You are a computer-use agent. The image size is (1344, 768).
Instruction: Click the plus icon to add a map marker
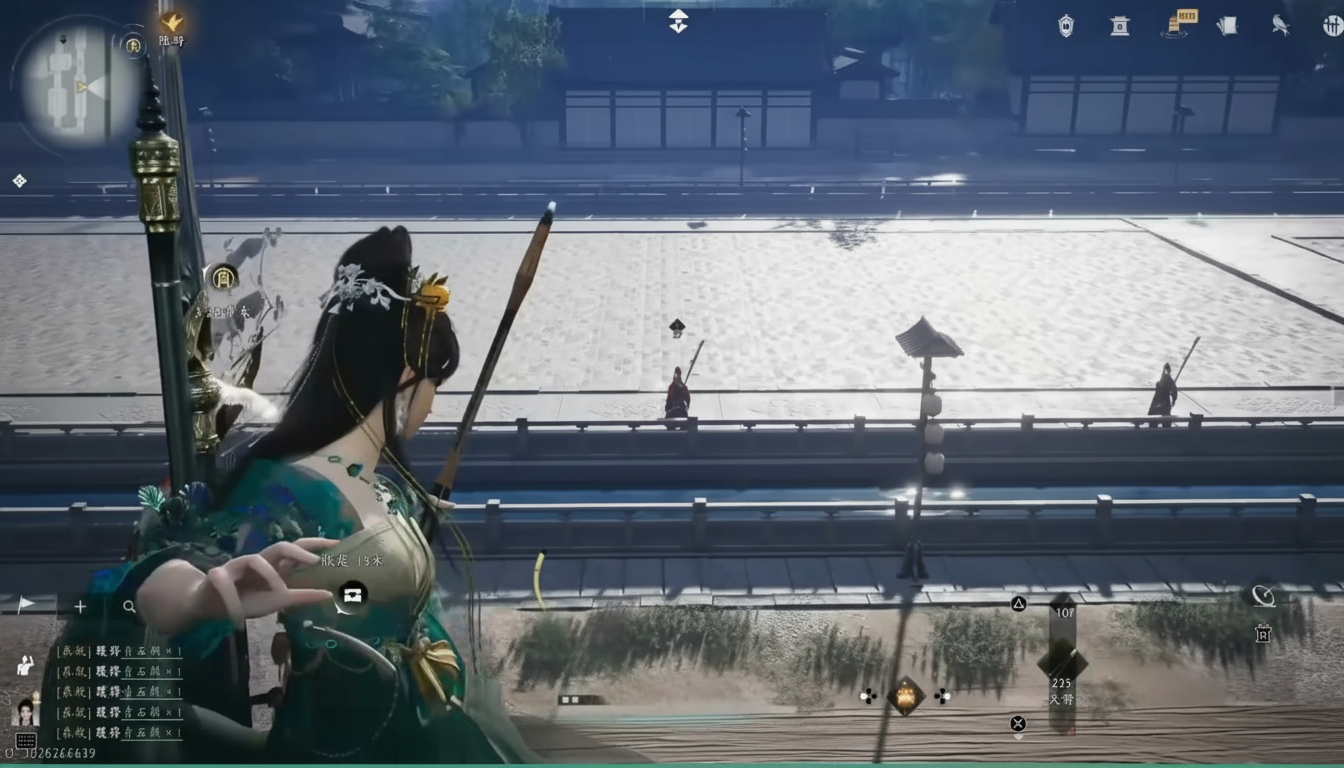[x=80, y=606]
